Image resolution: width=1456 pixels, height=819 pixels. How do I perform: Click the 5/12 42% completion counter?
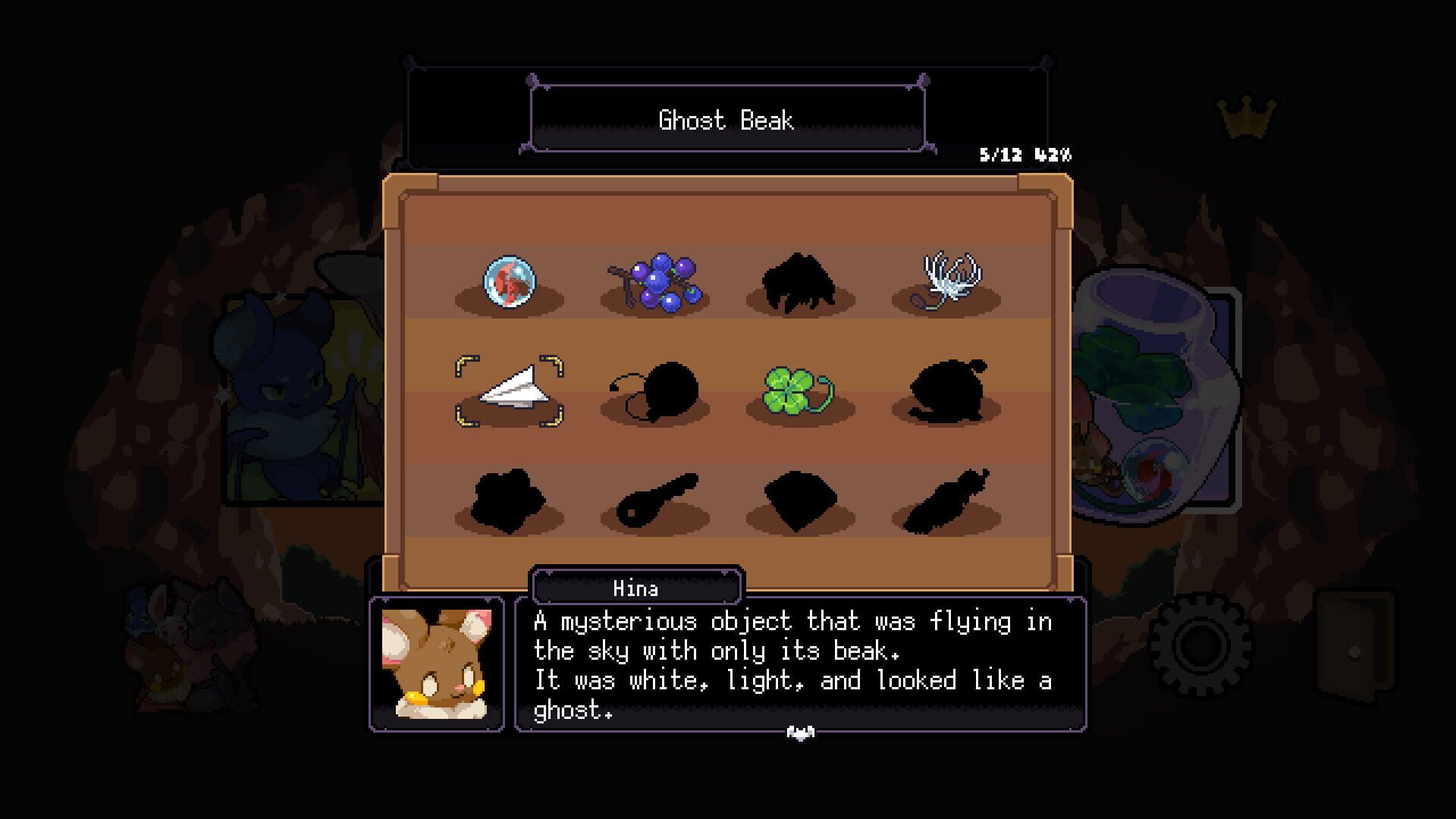[x=1025, y=152]
